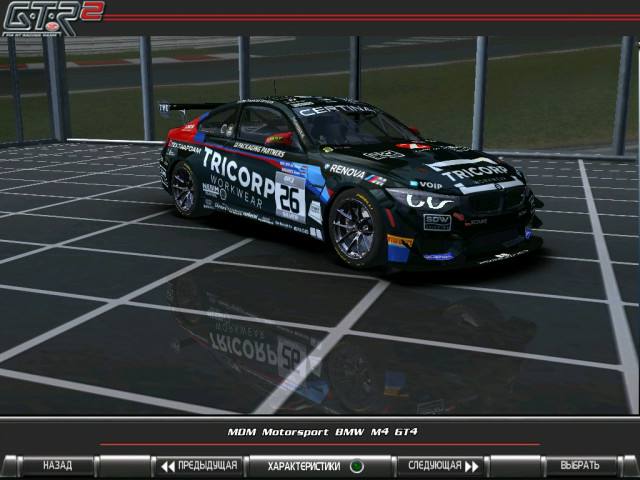Confirm the car with ВЫБРАТЬ
Screen dimensions: 640x480
(579, 466)
